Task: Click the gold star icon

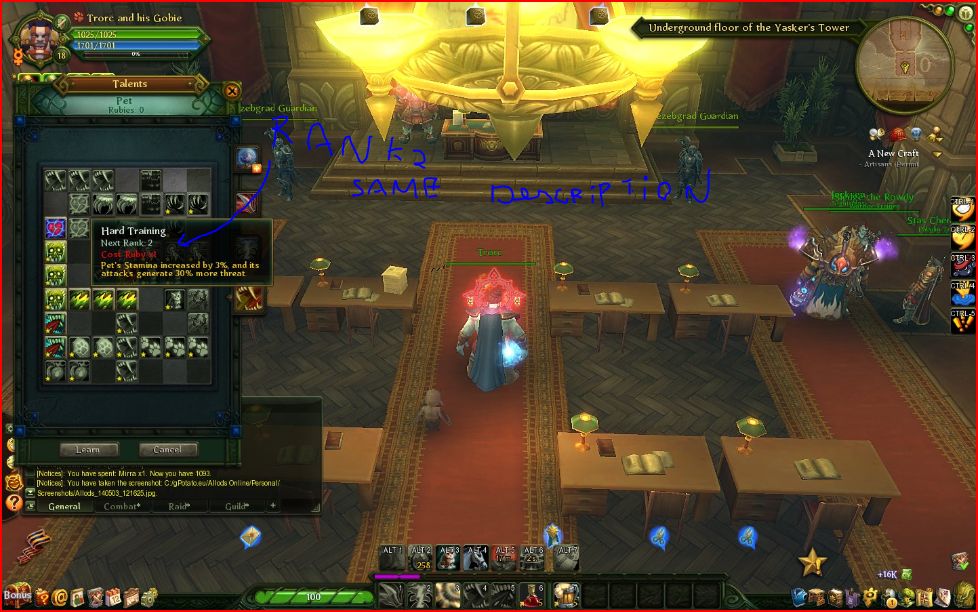Action: tap(812, 562)
